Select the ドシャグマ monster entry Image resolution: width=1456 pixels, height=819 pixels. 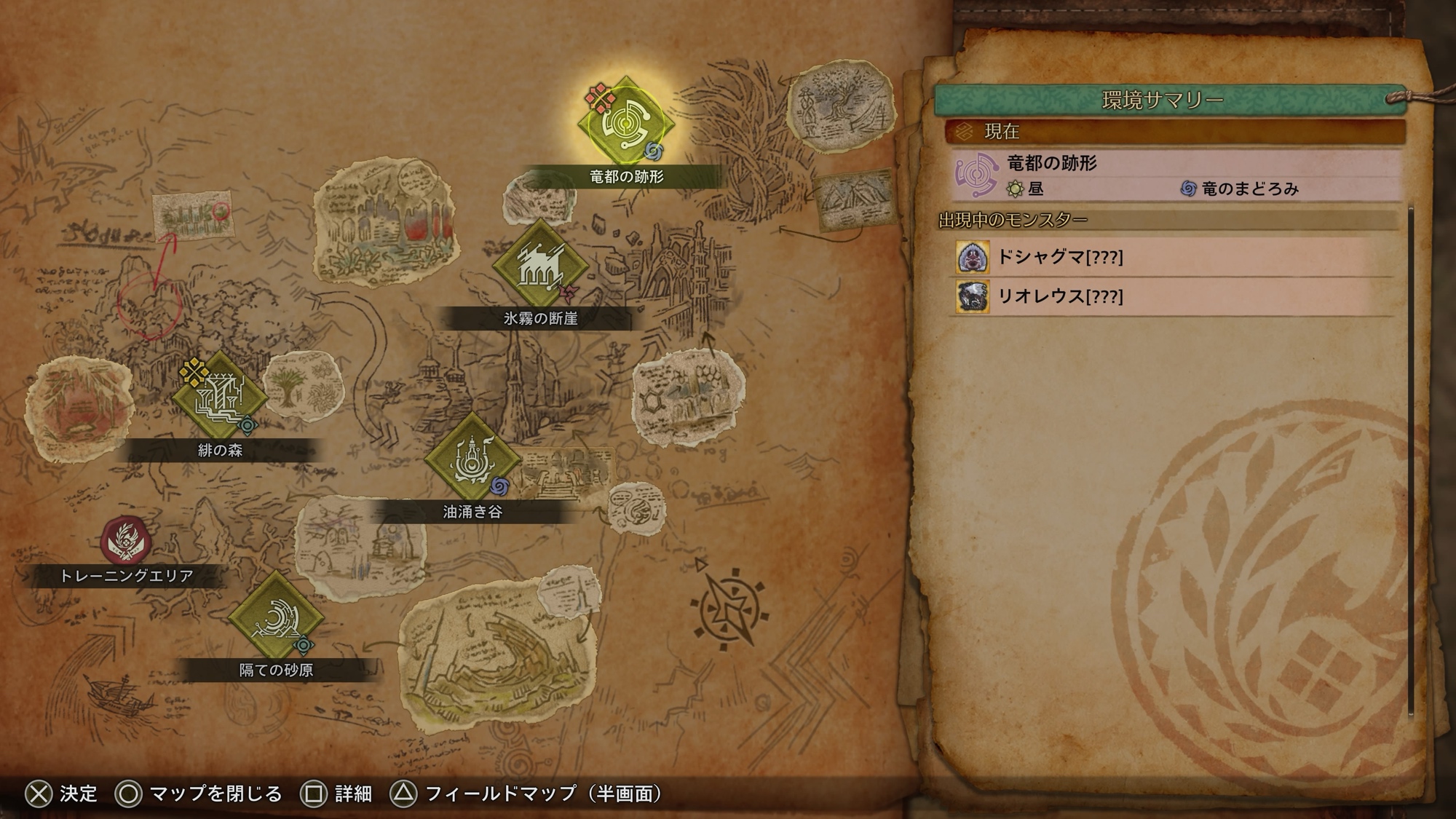point(1174,257)
